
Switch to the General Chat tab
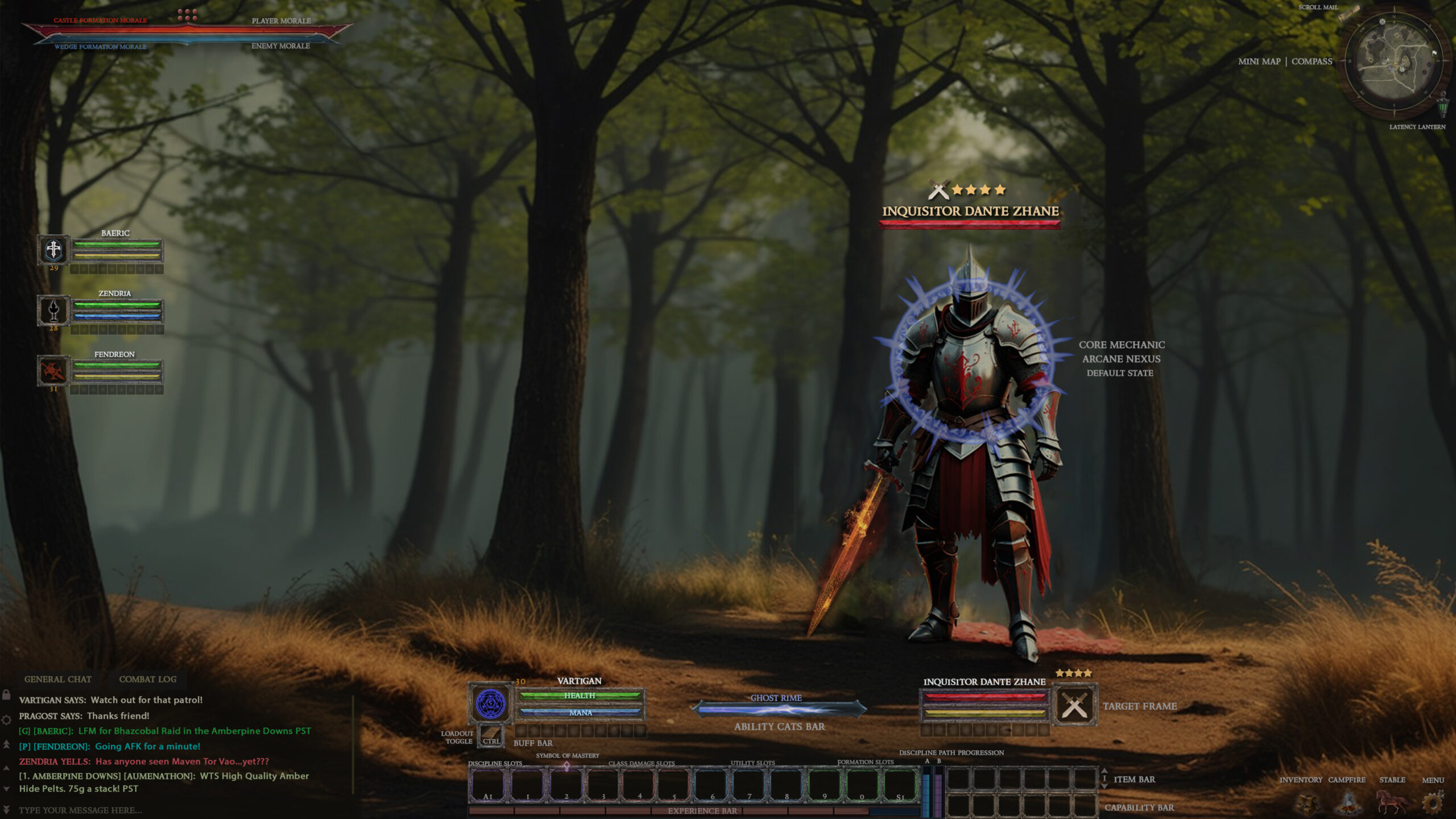tap(57, 679)
